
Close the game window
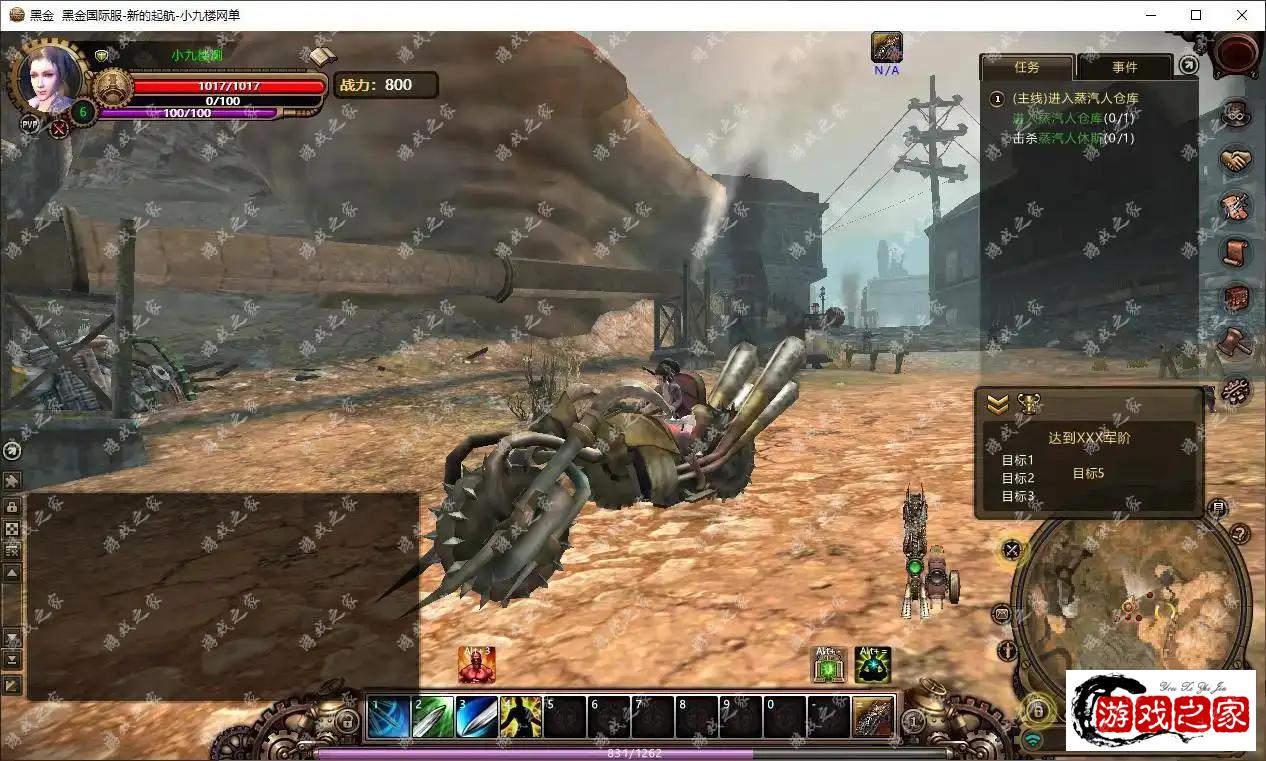1242,15
